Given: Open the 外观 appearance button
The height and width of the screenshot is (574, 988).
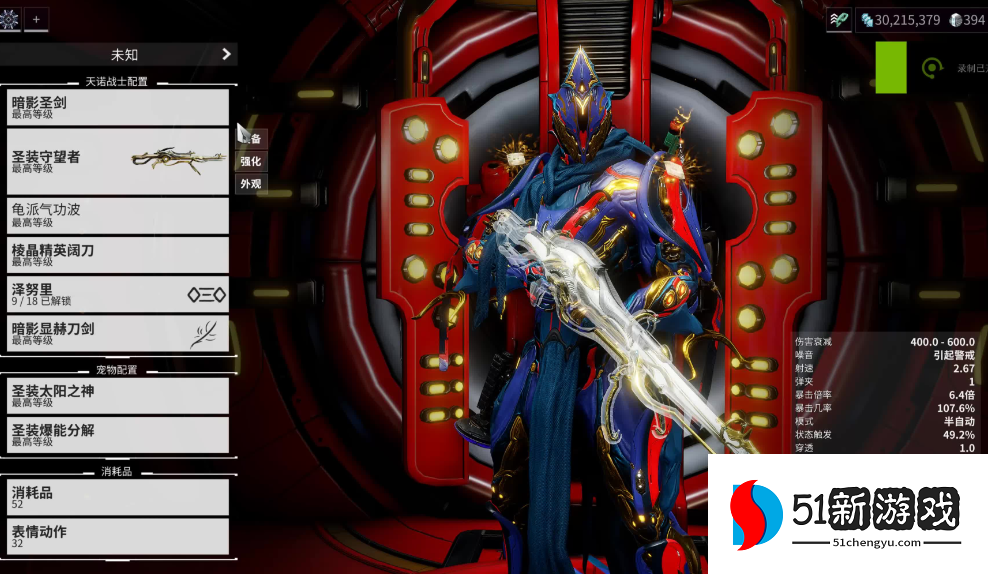Looking at the screenshot, I should pyautogui.click(x=250, y=184).
